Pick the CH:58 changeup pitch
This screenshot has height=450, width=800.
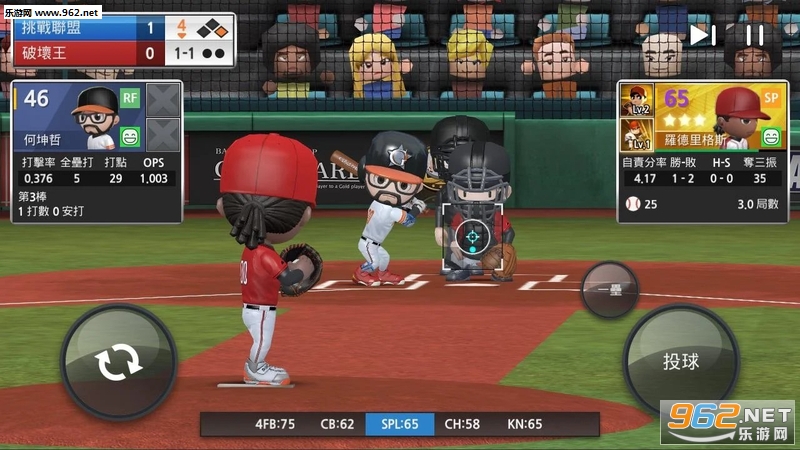click(x=461, y=424)
